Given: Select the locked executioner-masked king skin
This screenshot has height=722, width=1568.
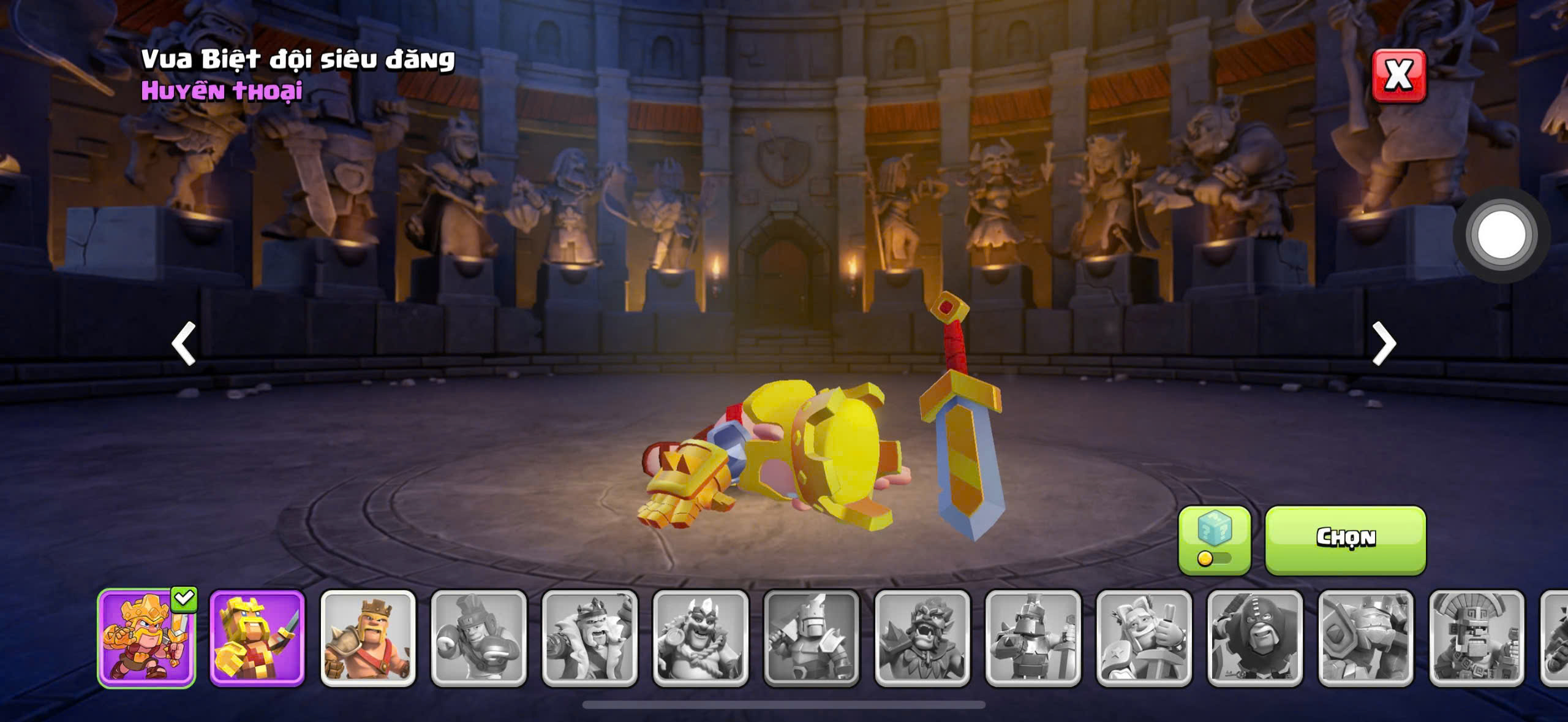Looking at the screenshot, I should click(1255, 638).
